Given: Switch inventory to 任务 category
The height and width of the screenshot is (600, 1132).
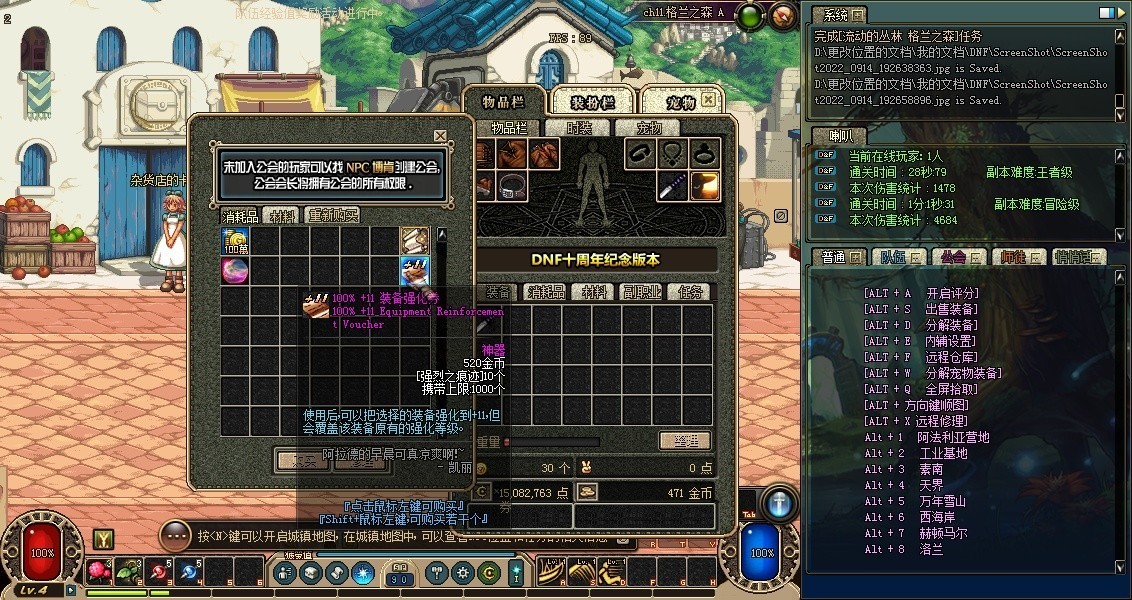Looking at the screenshot, I should [691, 293].
